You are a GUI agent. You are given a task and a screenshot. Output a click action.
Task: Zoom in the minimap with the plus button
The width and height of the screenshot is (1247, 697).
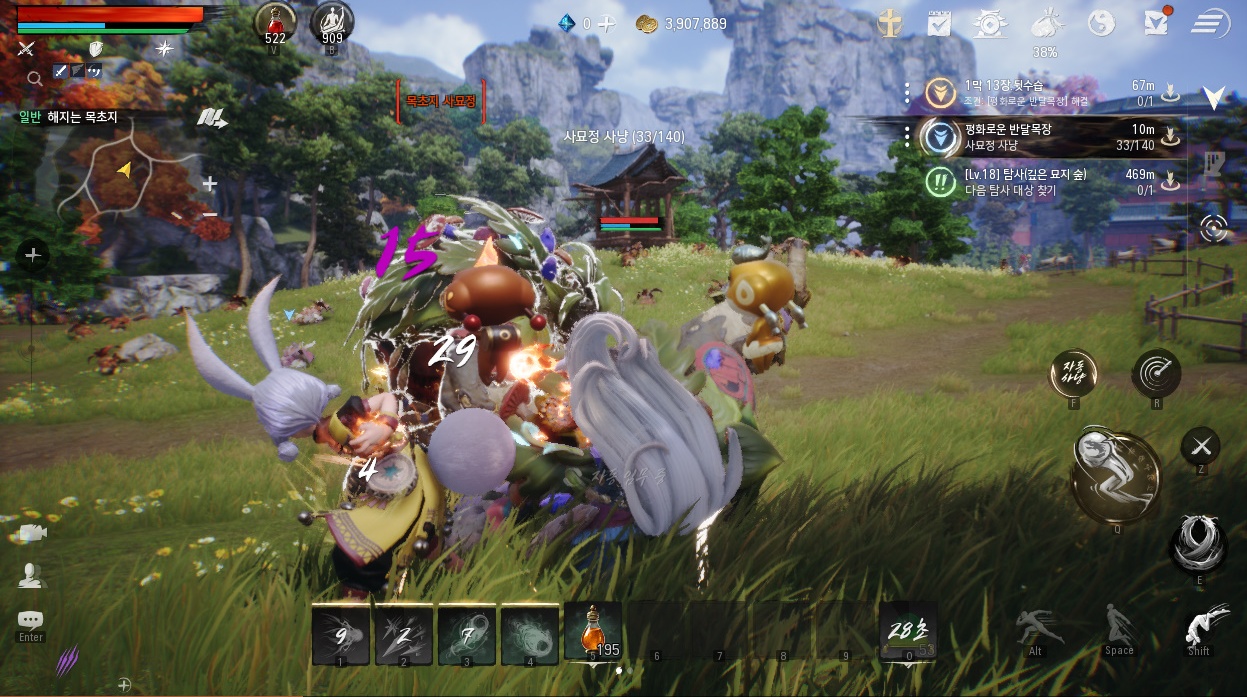coord(210,184)
